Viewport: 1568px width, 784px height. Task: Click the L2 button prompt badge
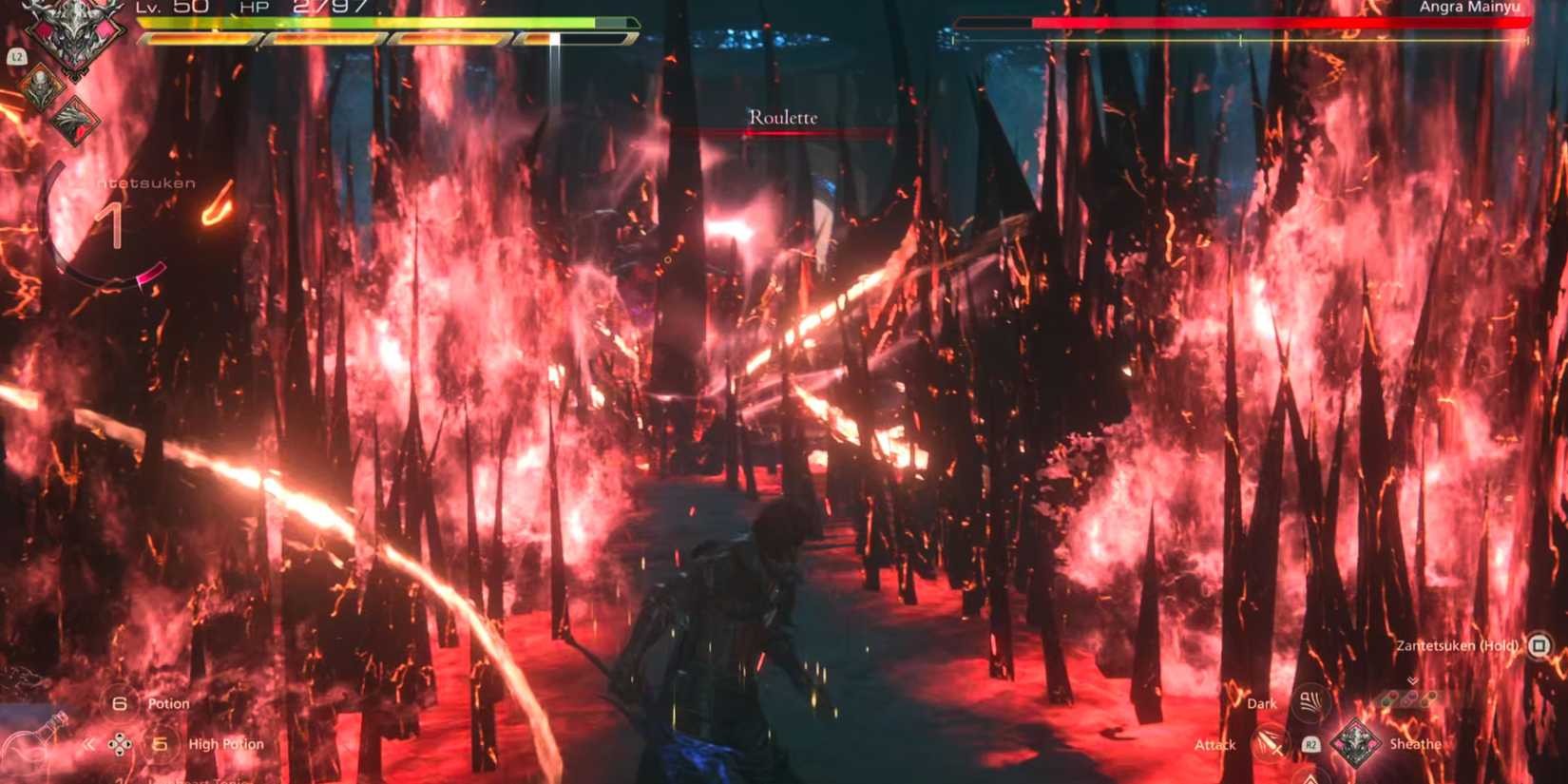(18, 55)
